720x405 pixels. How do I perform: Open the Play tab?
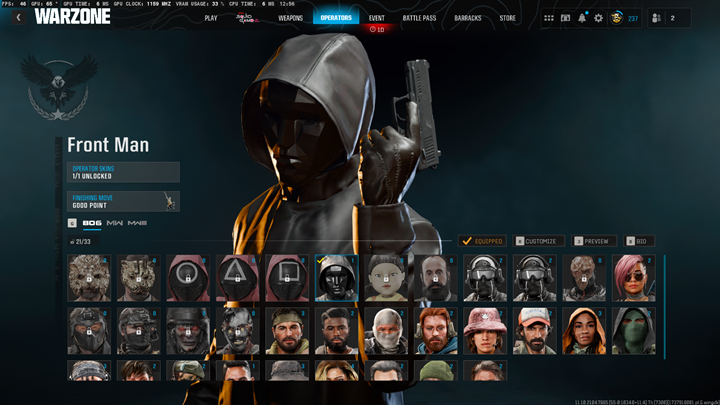(211, 18)
